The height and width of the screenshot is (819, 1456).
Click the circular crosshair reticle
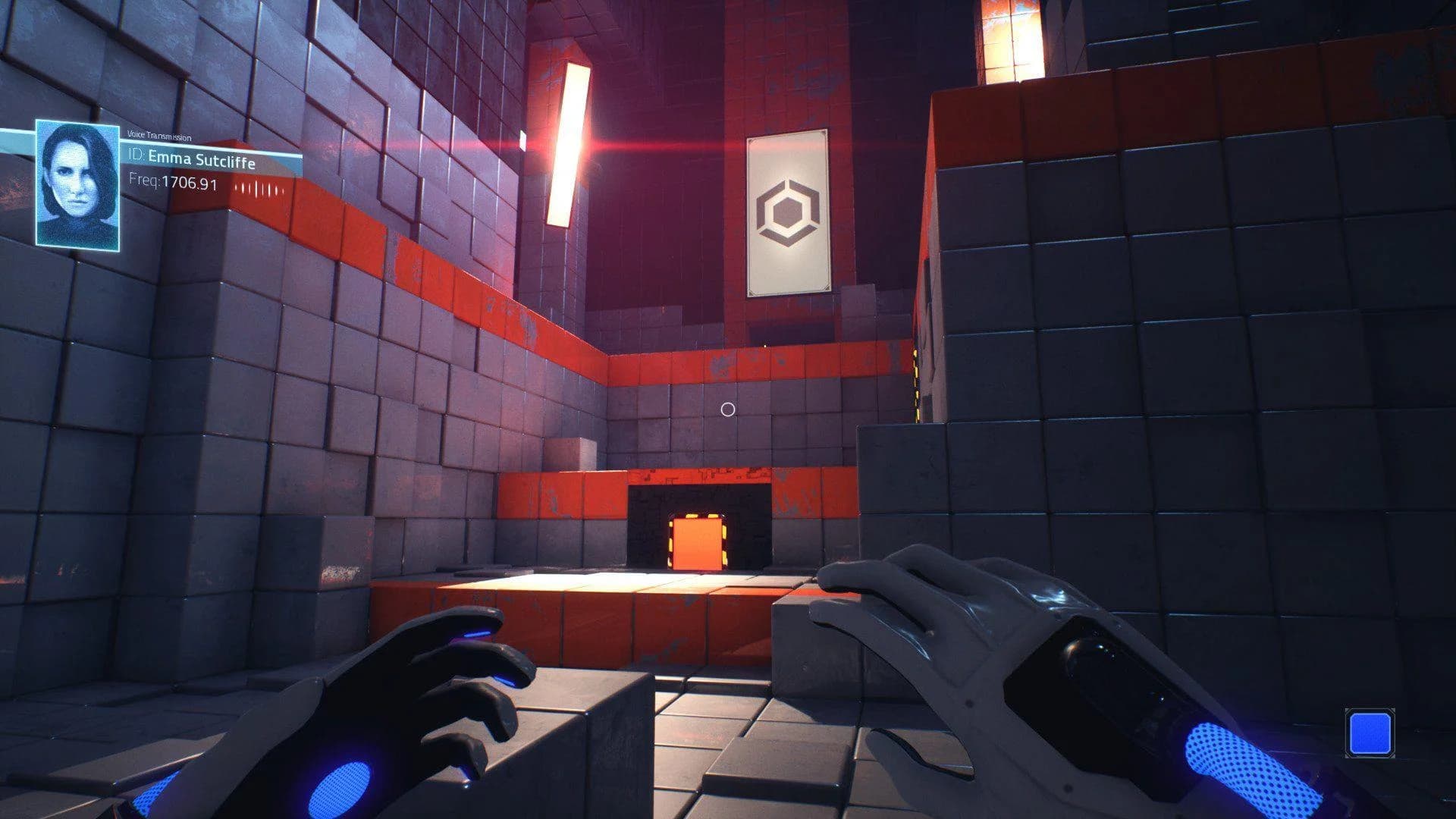pos(730,409)
